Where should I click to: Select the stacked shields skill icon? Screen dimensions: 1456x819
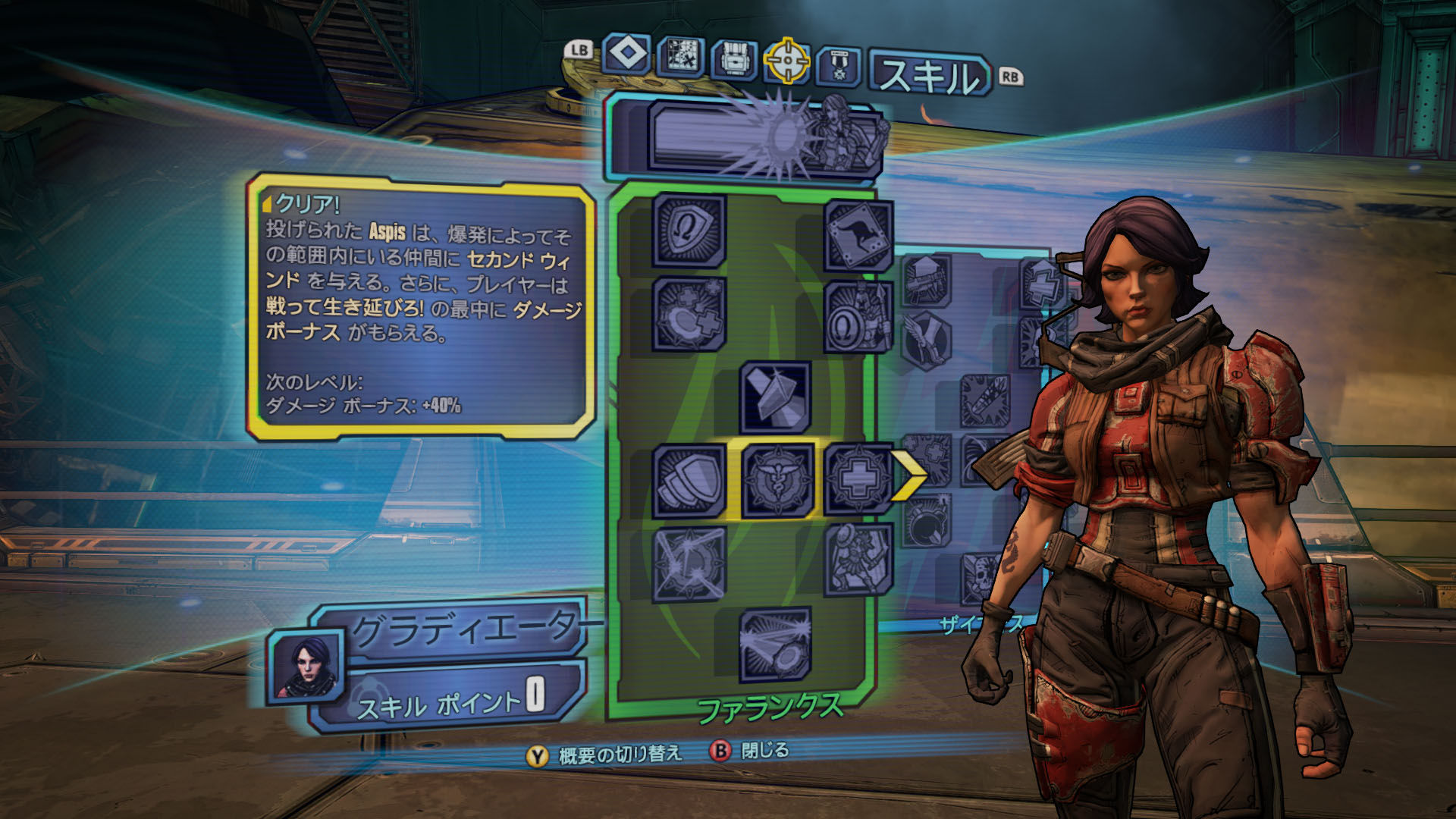click(689, 482)
